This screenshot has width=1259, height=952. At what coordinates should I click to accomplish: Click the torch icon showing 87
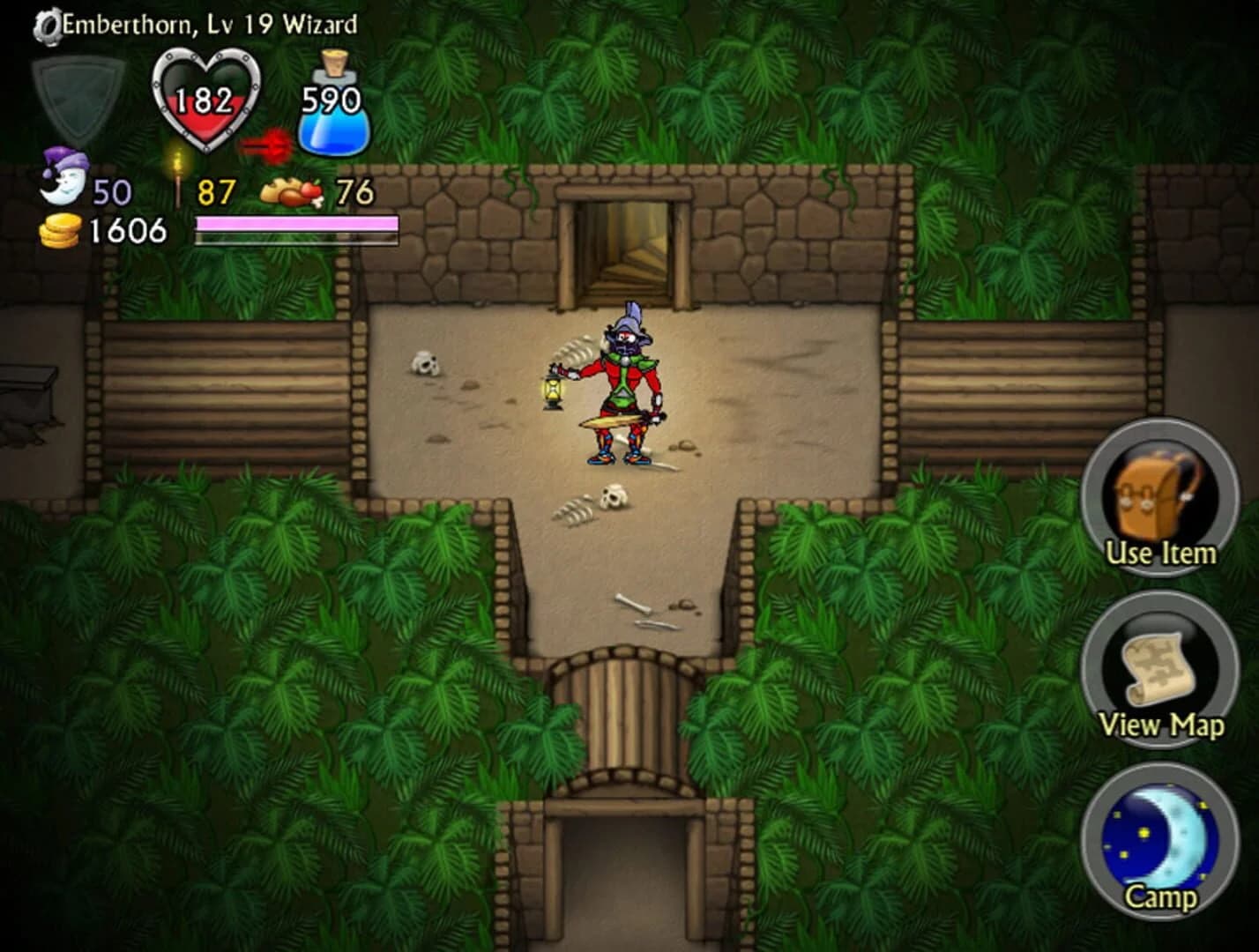pos(176,176)
